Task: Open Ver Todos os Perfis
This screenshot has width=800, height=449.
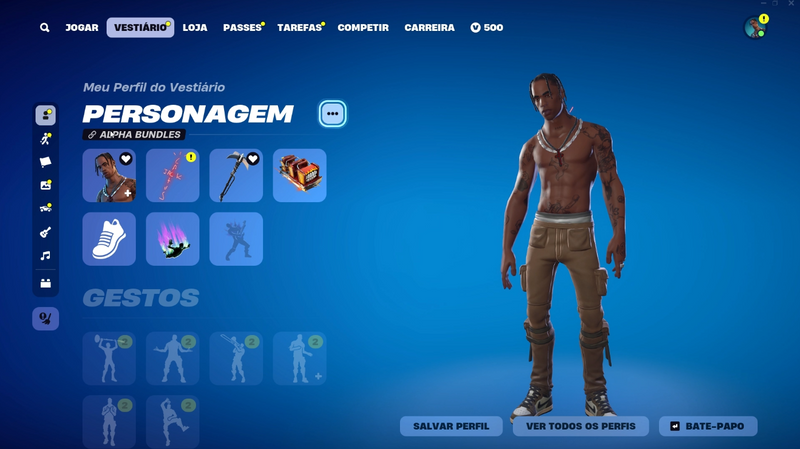Action: coord(581,426)
